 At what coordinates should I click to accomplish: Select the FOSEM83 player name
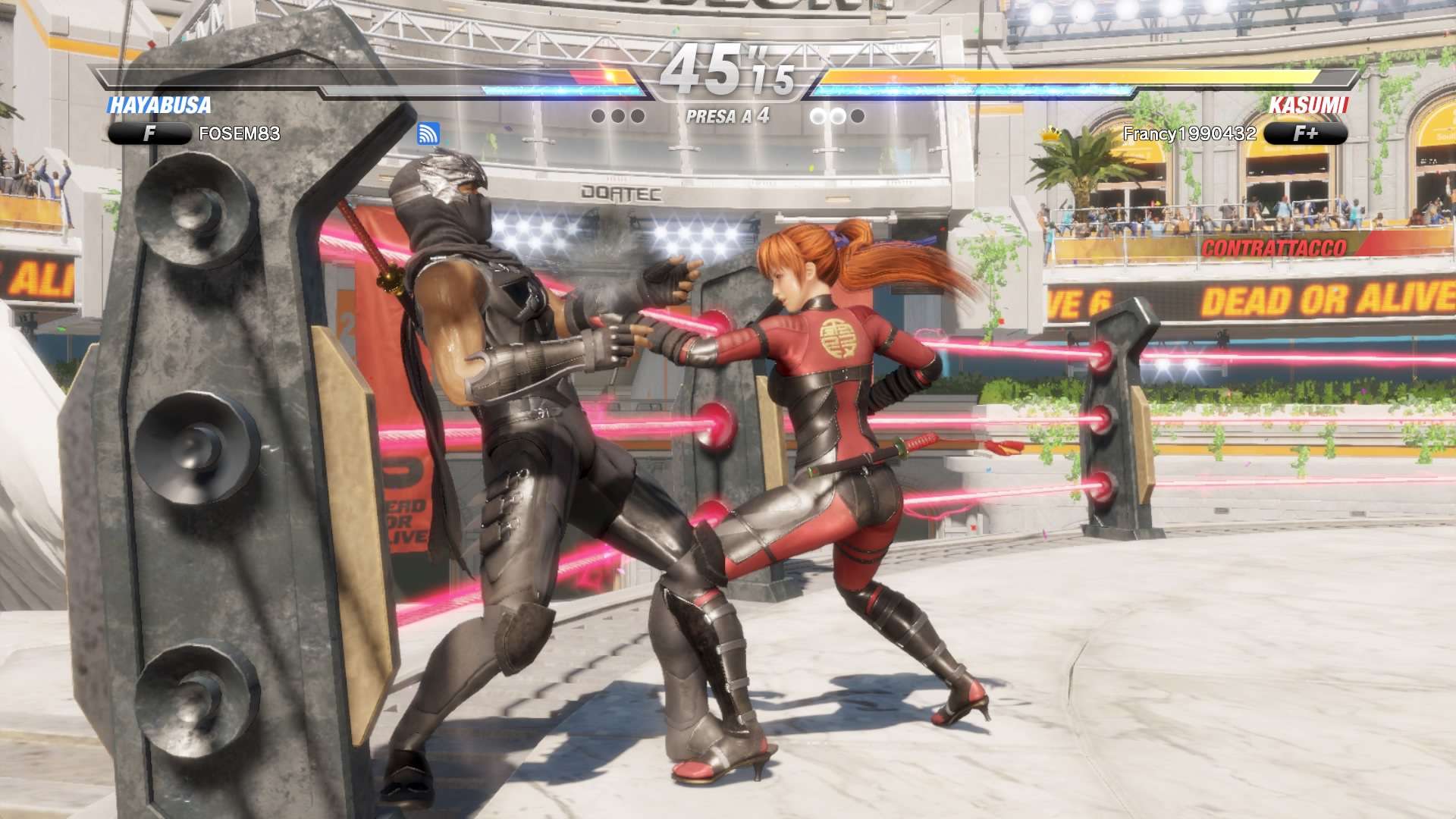point(239,134)
